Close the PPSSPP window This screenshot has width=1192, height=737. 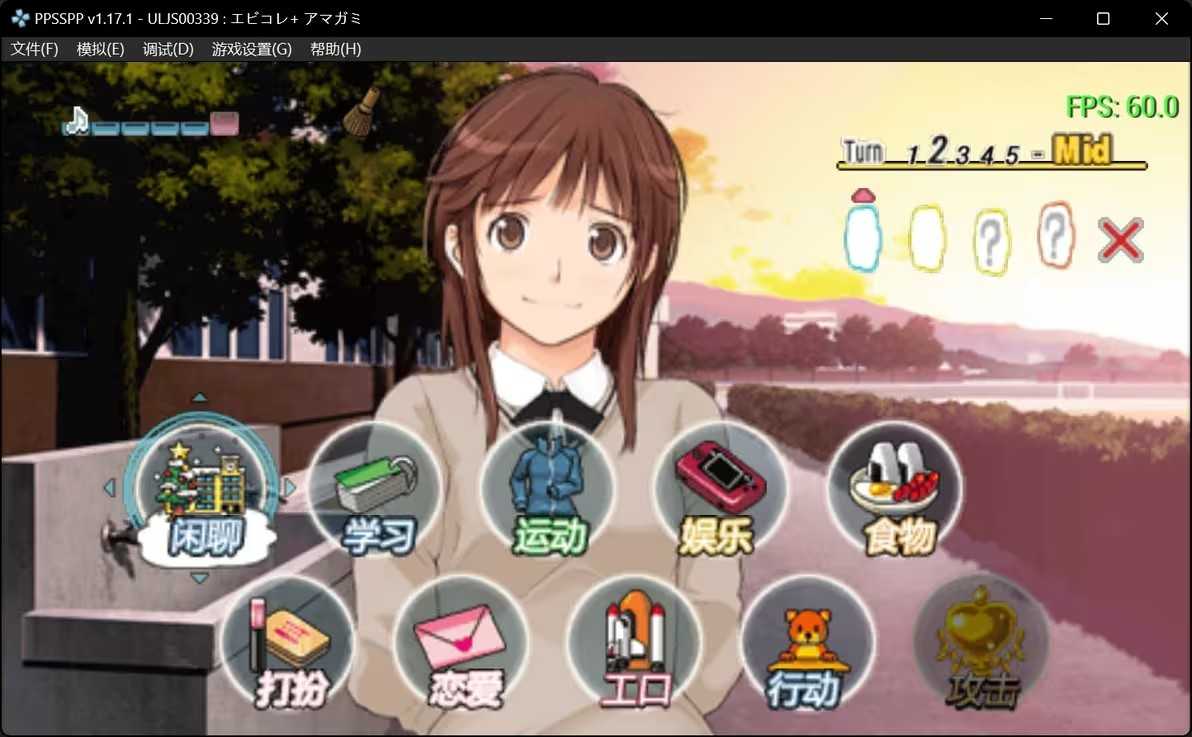coord(1161,18)
